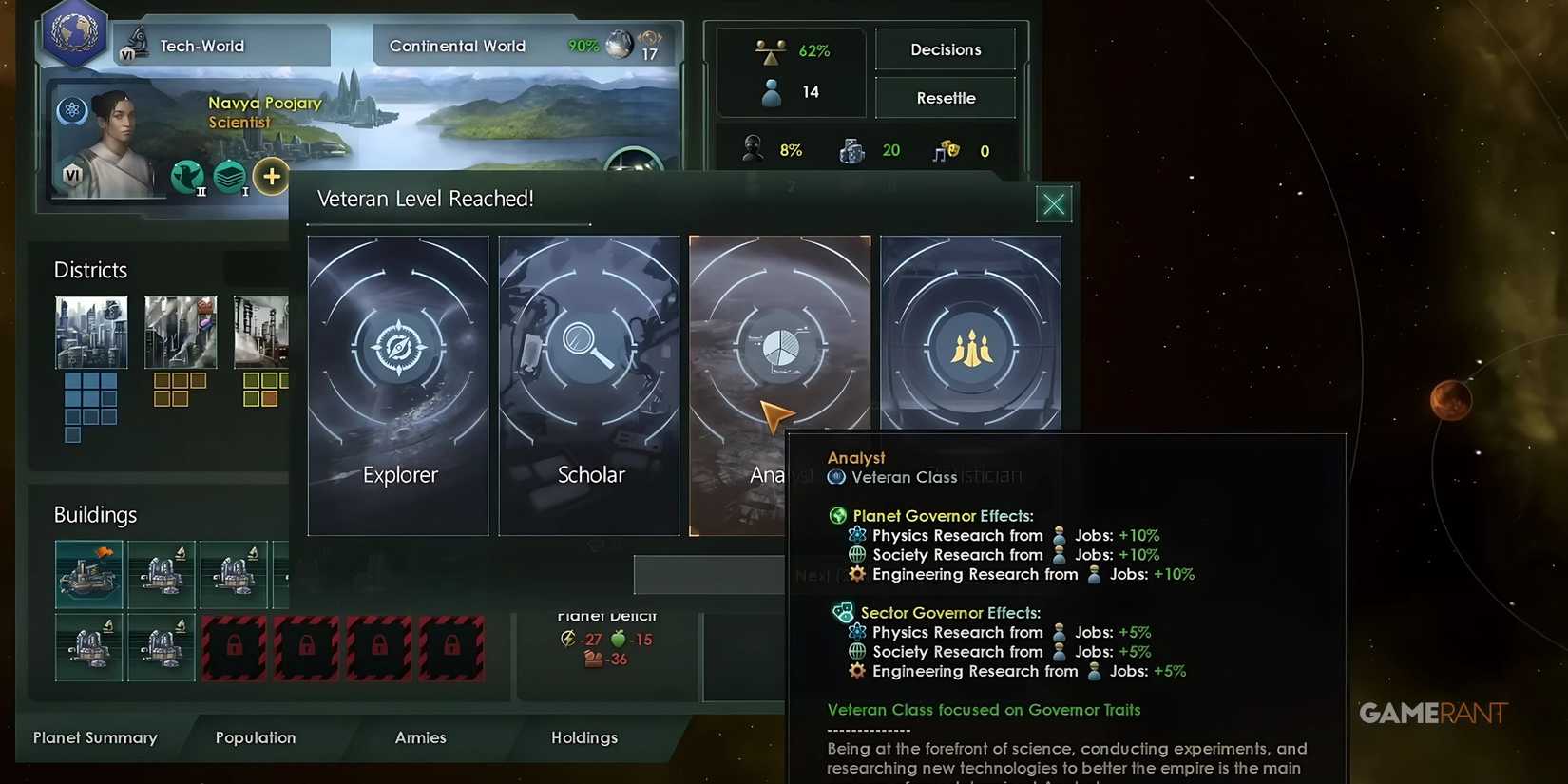Select the Scholar veteran class icon
Screen dimensions: 1568x784
coord(589,348)
